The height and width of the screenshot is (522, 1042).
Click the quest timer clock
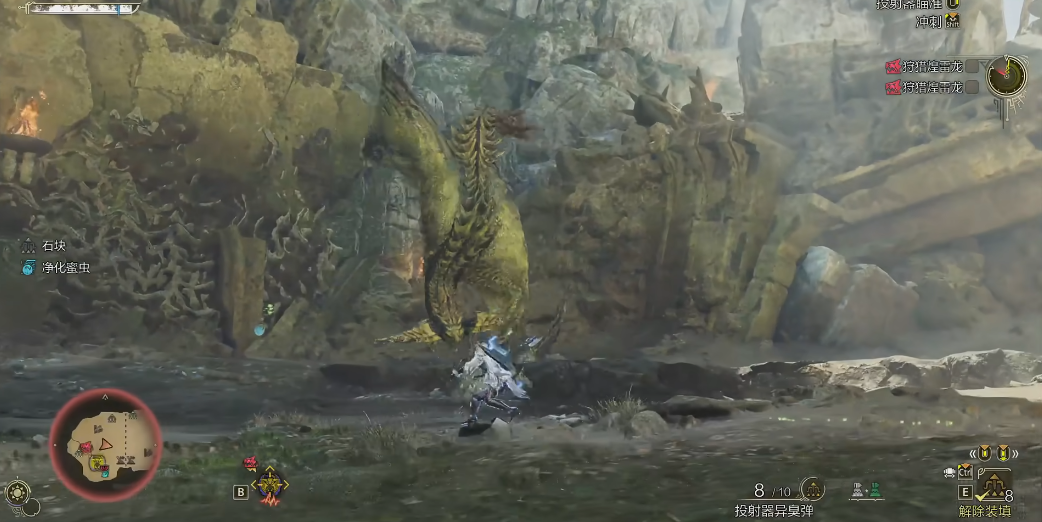coord(1005,74)
